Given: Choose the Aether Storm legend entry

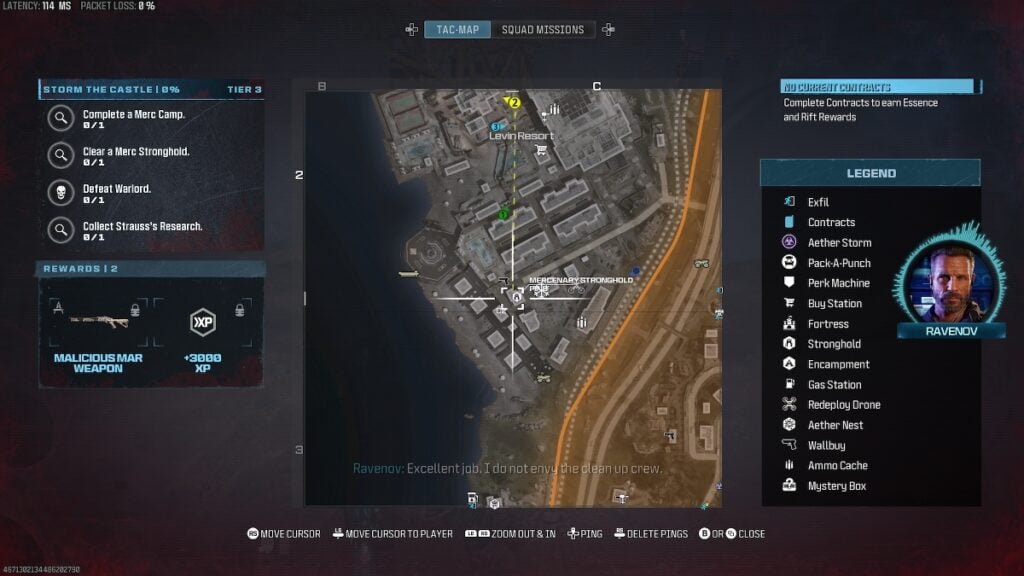Looking at the screenshot, I should [838, 243].
